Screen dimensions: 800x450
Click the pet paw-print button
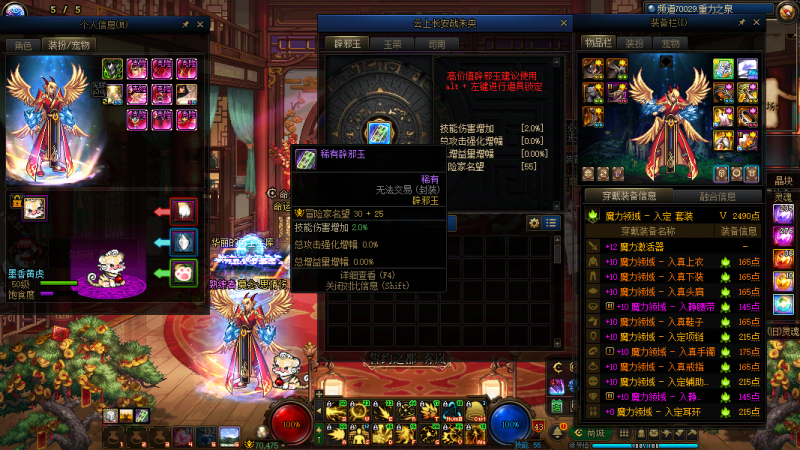pyautogui.click(x=183, y=271)
